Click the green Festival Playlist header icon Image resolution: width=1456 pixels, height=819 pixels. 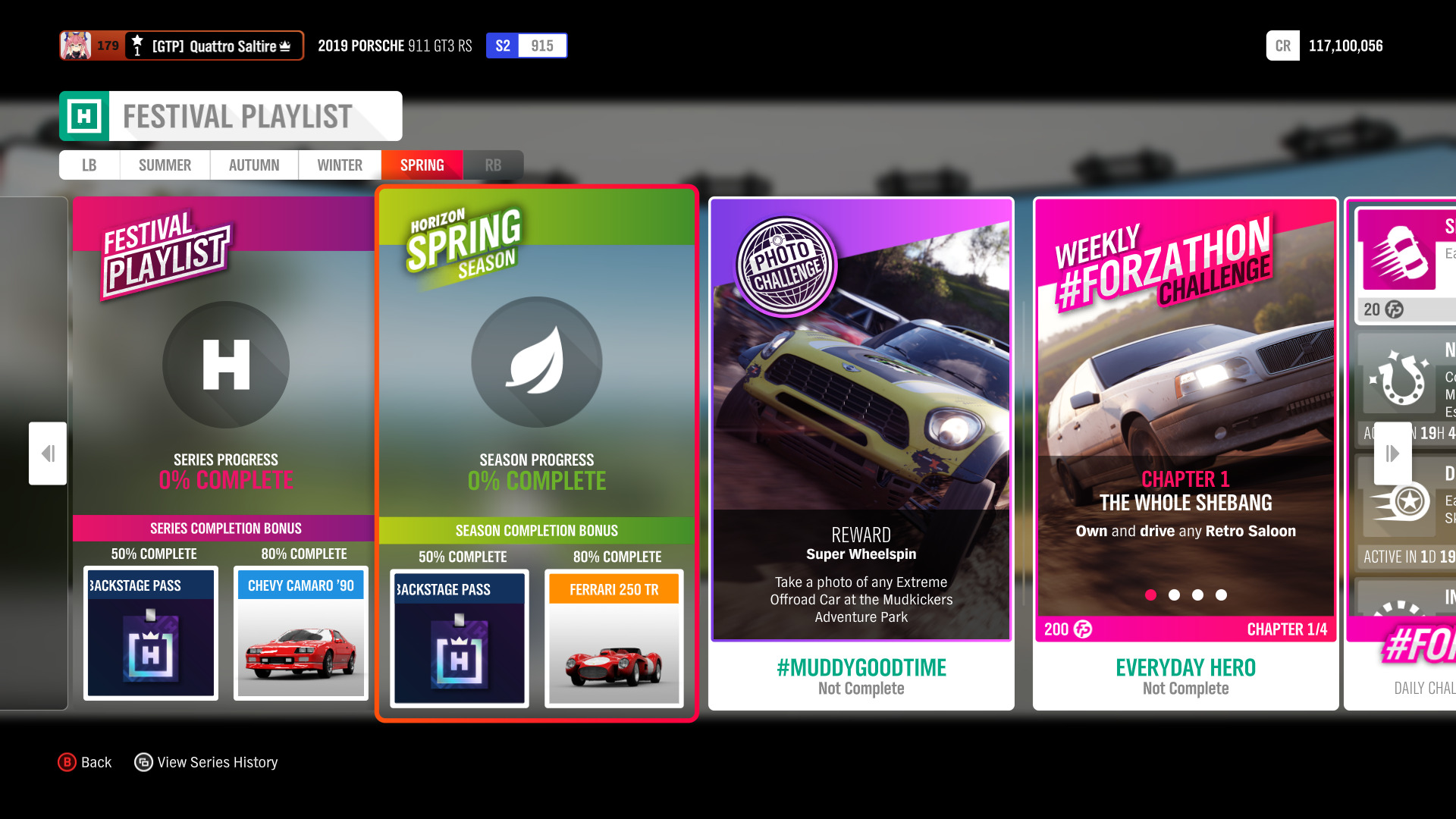tap(85, 115)
